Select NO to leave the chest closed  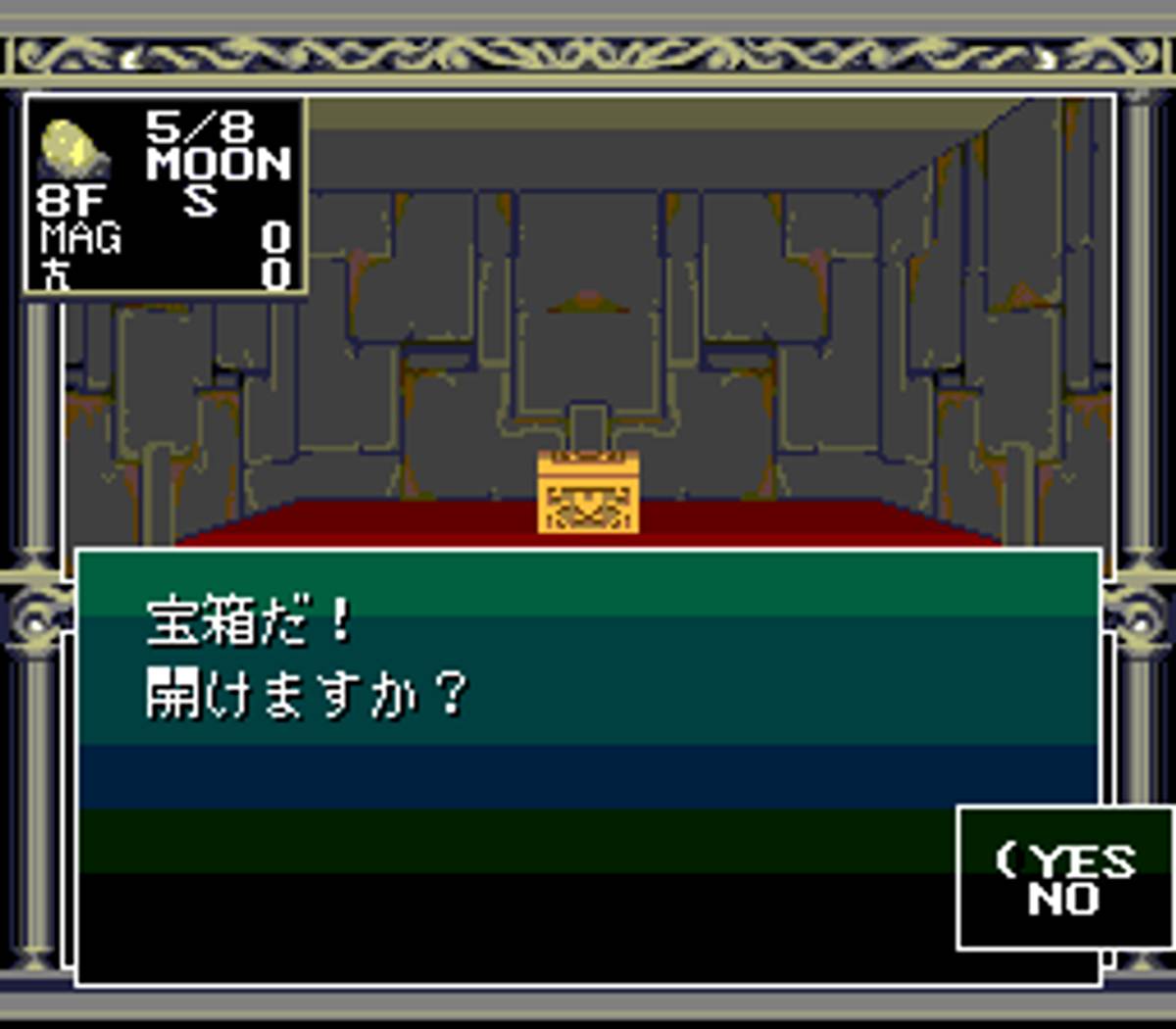click(1063, 900)
